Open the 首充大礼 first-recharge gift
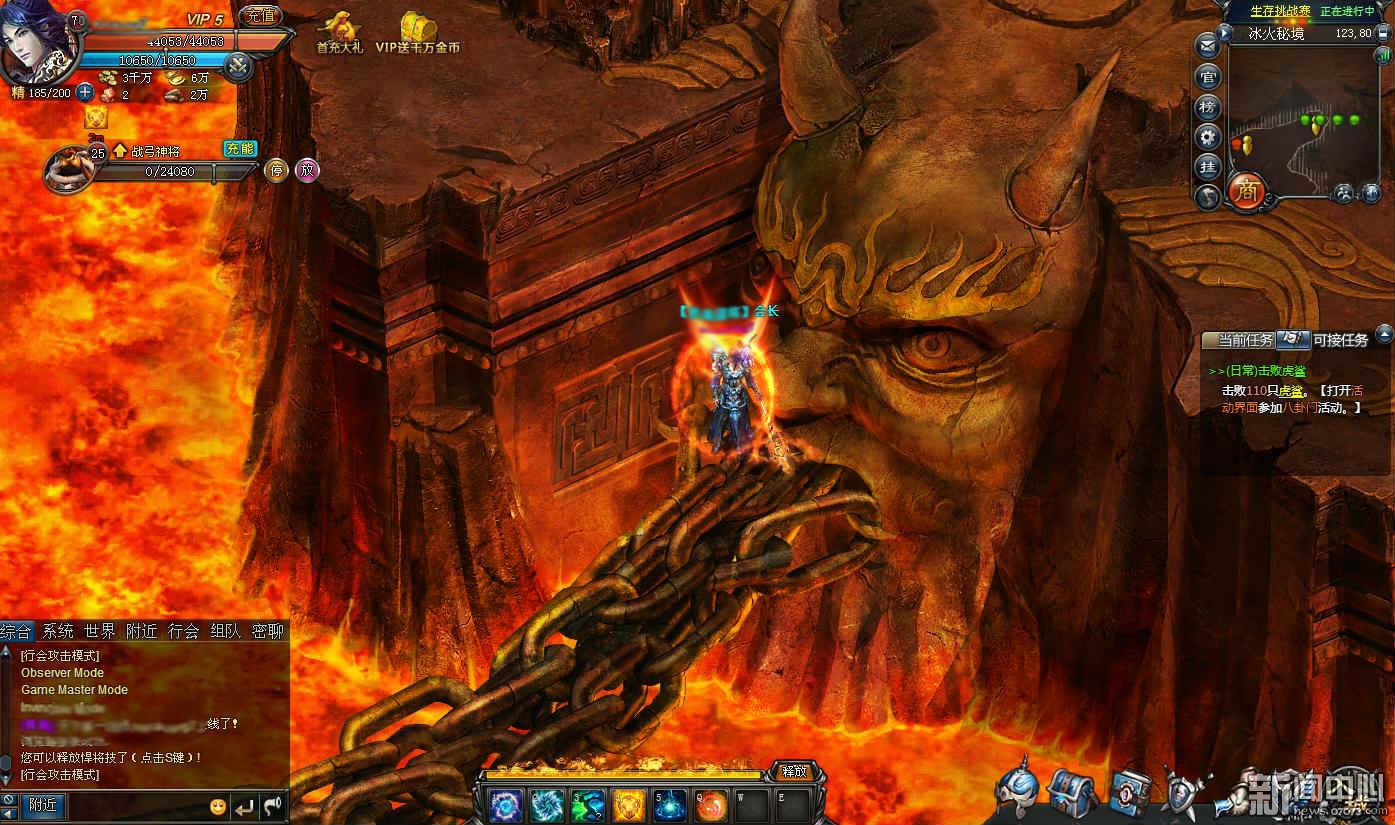The height and width of the screenshot is (825, 1395). 340,30
